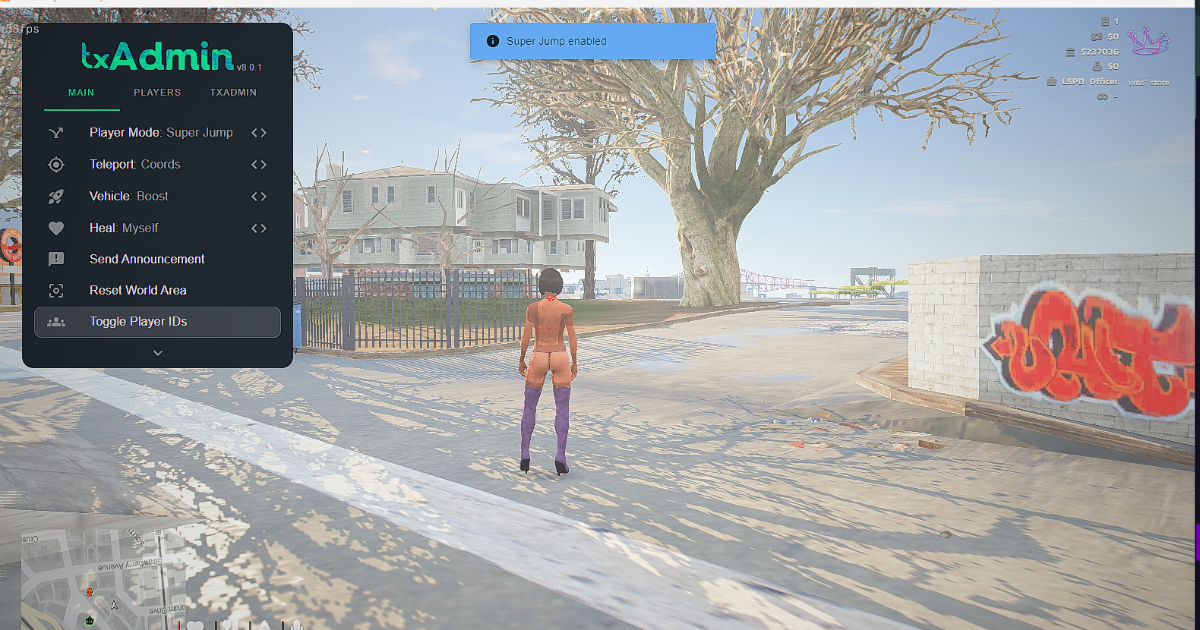
Task: Choose the Teleport: Coords option
Action: coord(135,164)
